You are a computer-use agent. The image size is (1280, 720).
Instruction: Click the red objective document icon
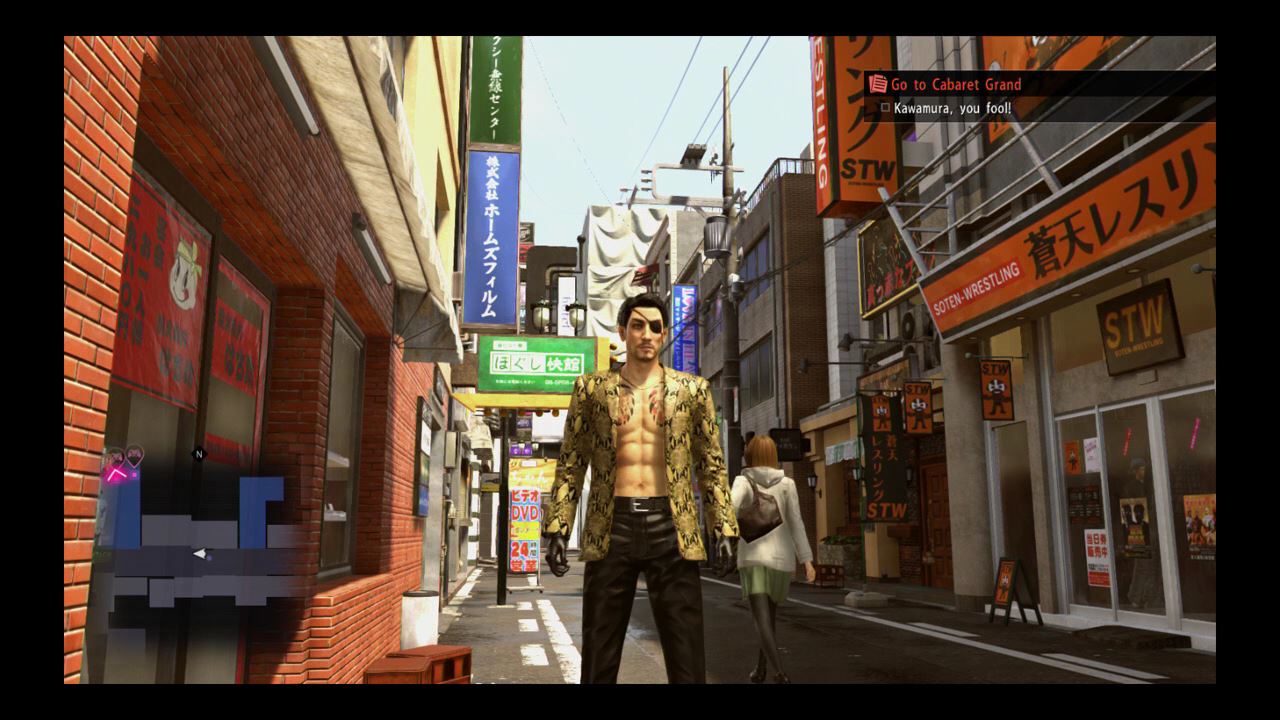pos(878,84)
